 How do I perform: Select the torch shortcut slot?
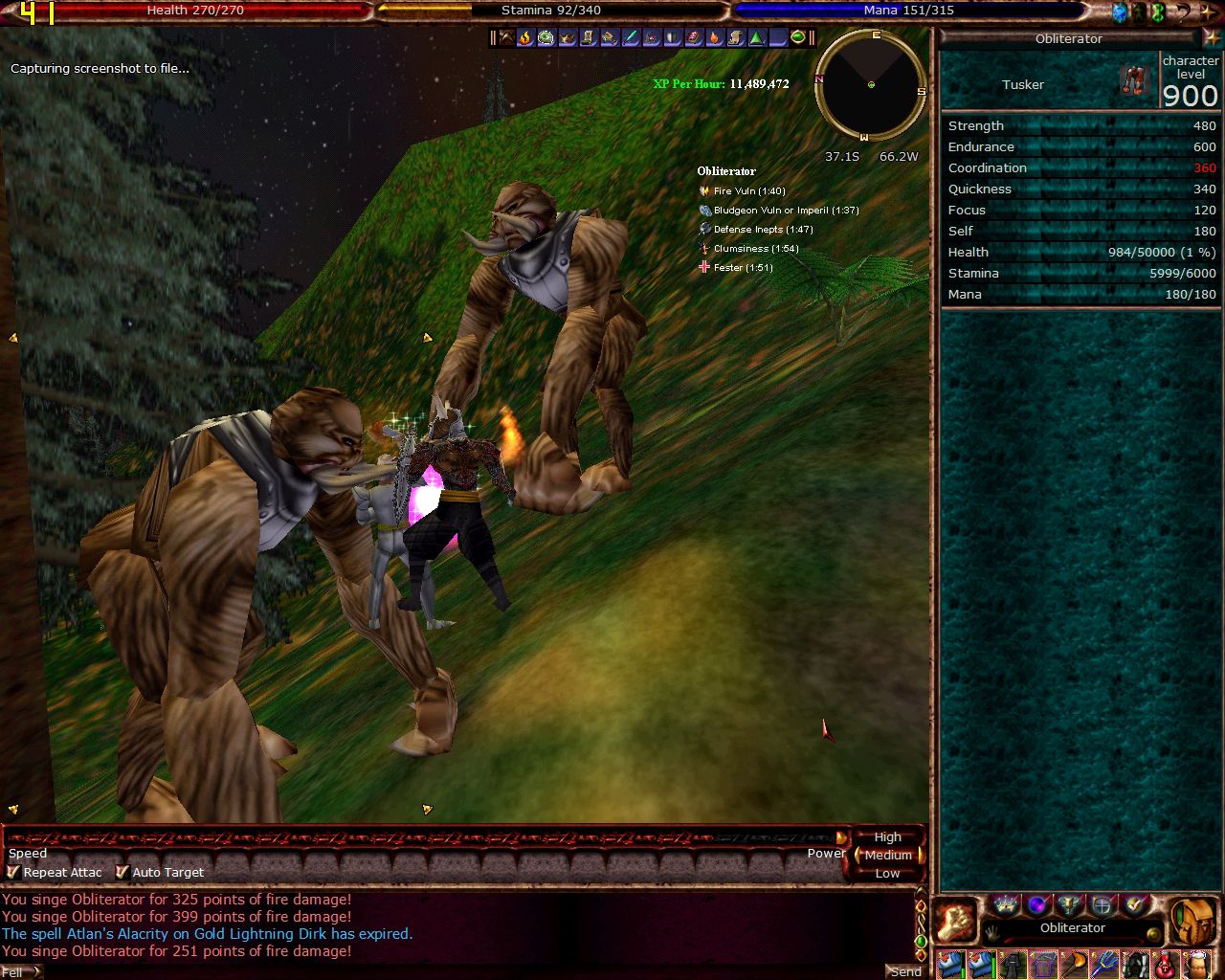(1073, 965)
